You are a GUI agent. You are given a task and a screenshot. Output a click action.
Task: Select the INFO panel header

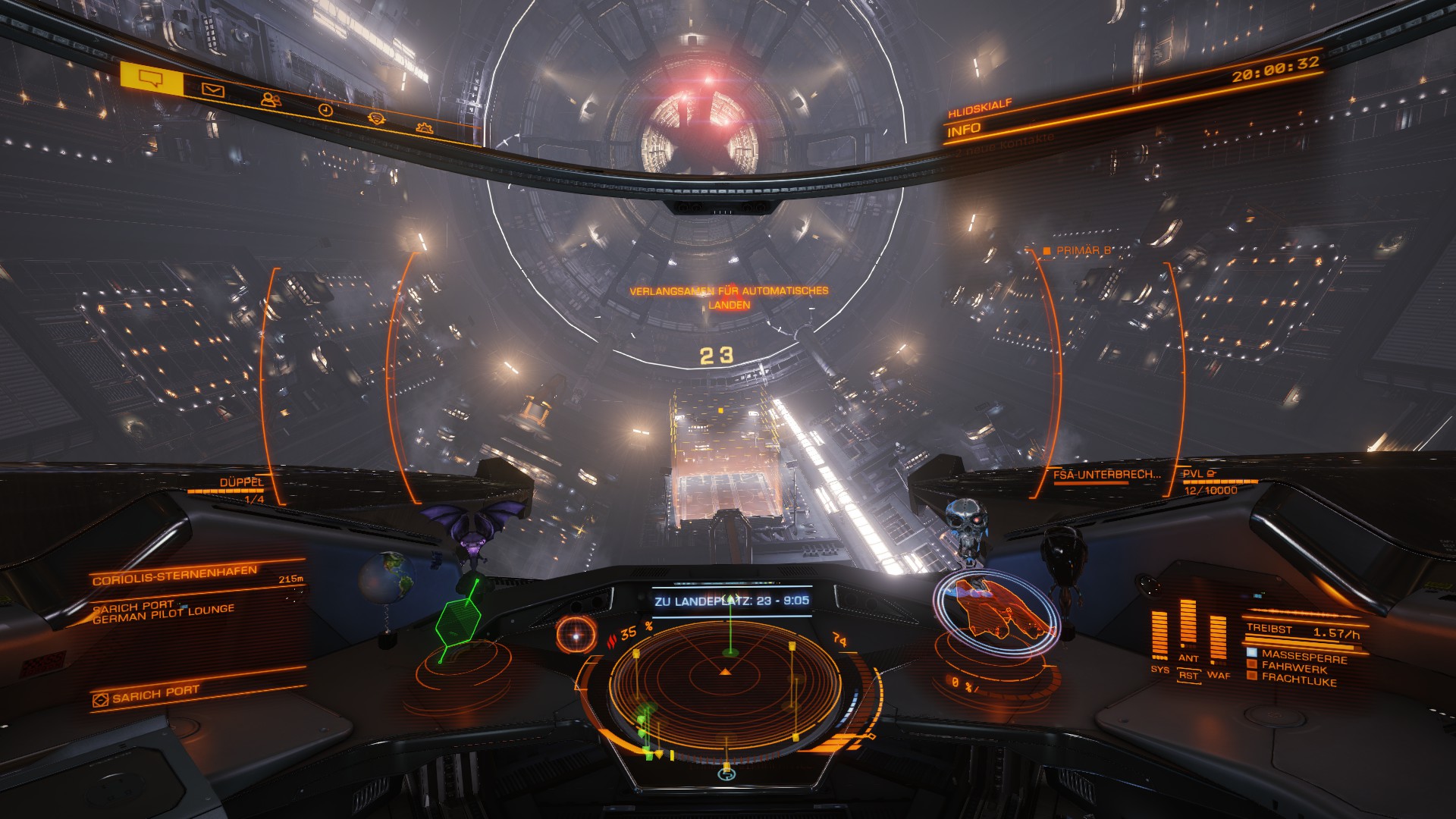[x=965, y=129]
